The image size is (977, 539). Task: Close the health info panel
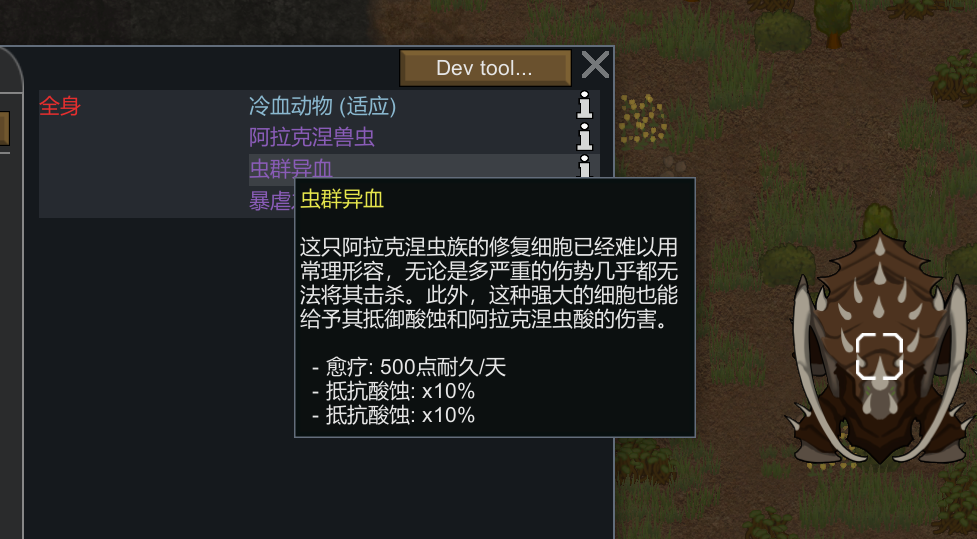[595, 66]
